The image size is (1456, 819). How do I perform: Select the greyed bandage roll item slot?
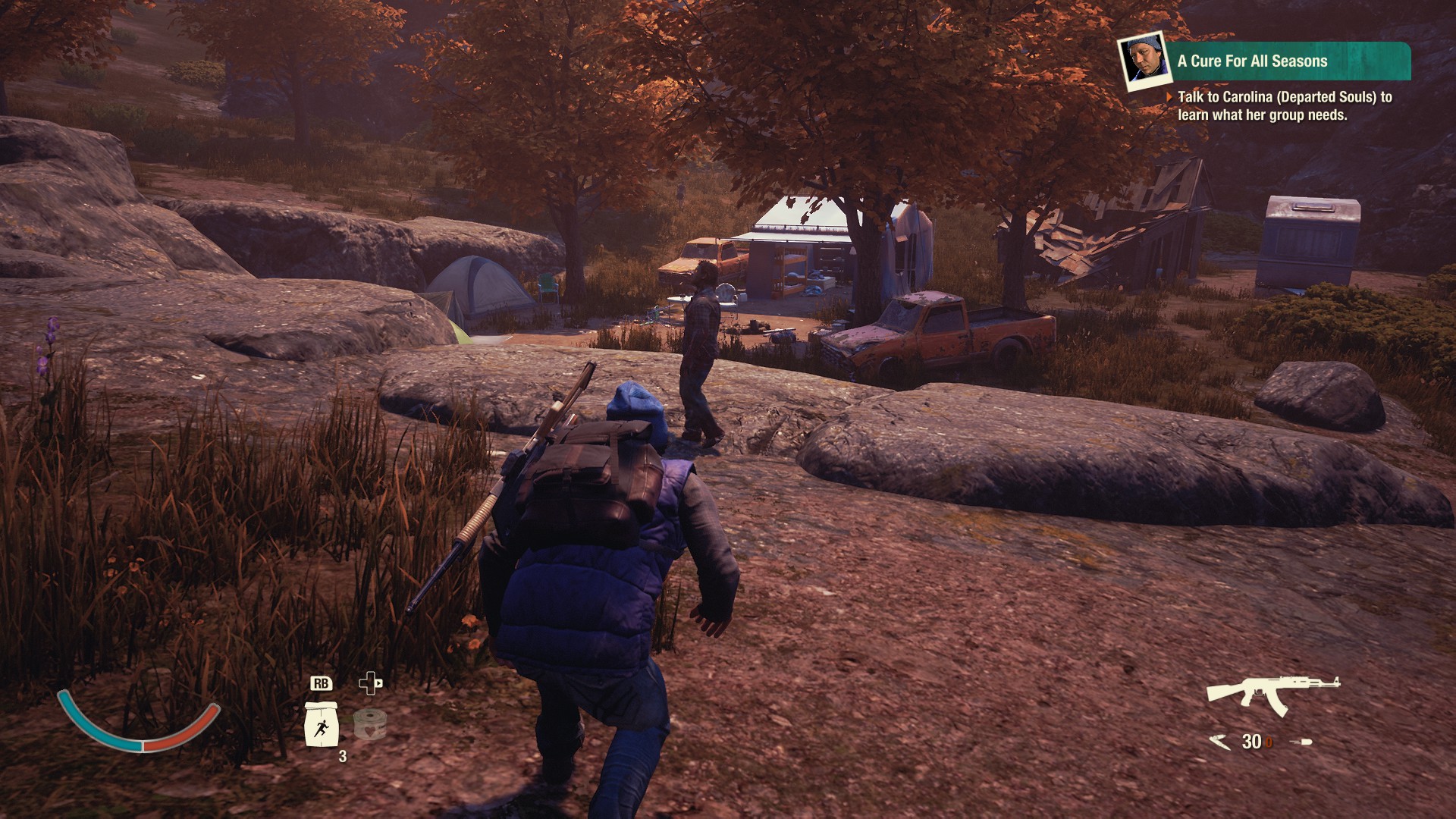[369, 723]
